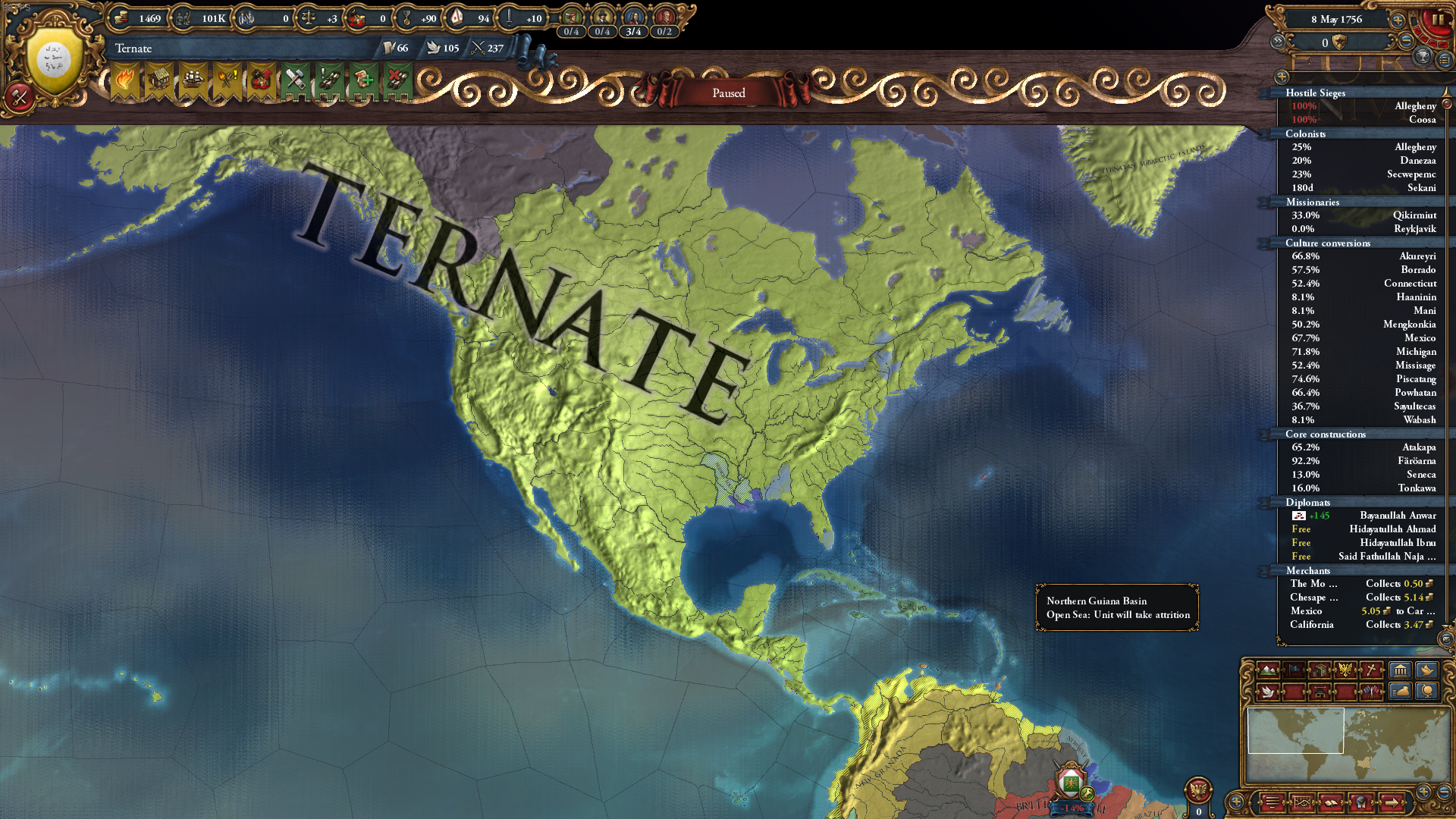The height and width of the screenshot is (819, 1456).
Task: Open the ledger book at the bottom bar
Action: (1331, 802)
